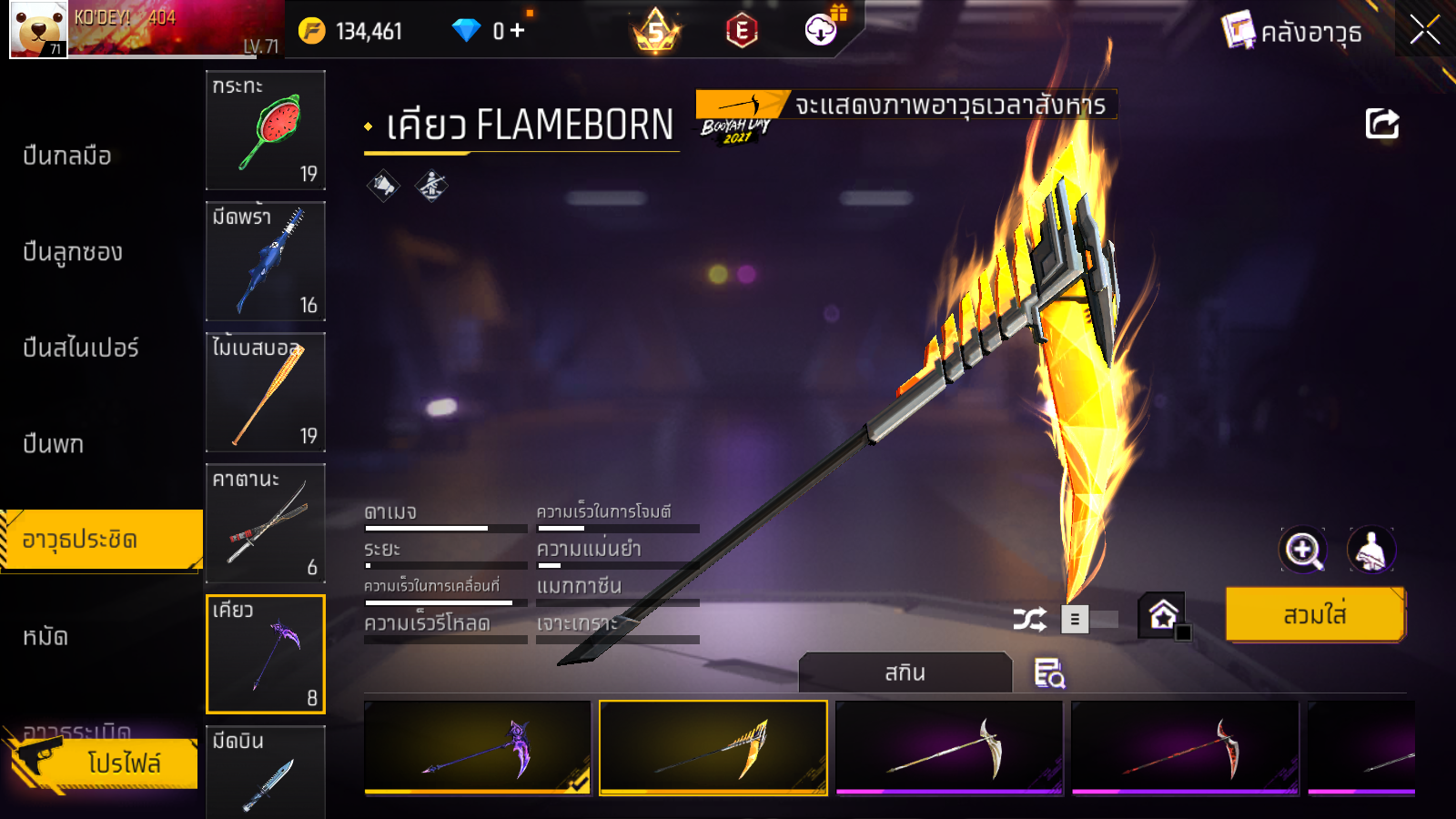Equip the Flameborn scythe skin
This screenshot has height=819, width=1456.
[x=1314, y=615]
